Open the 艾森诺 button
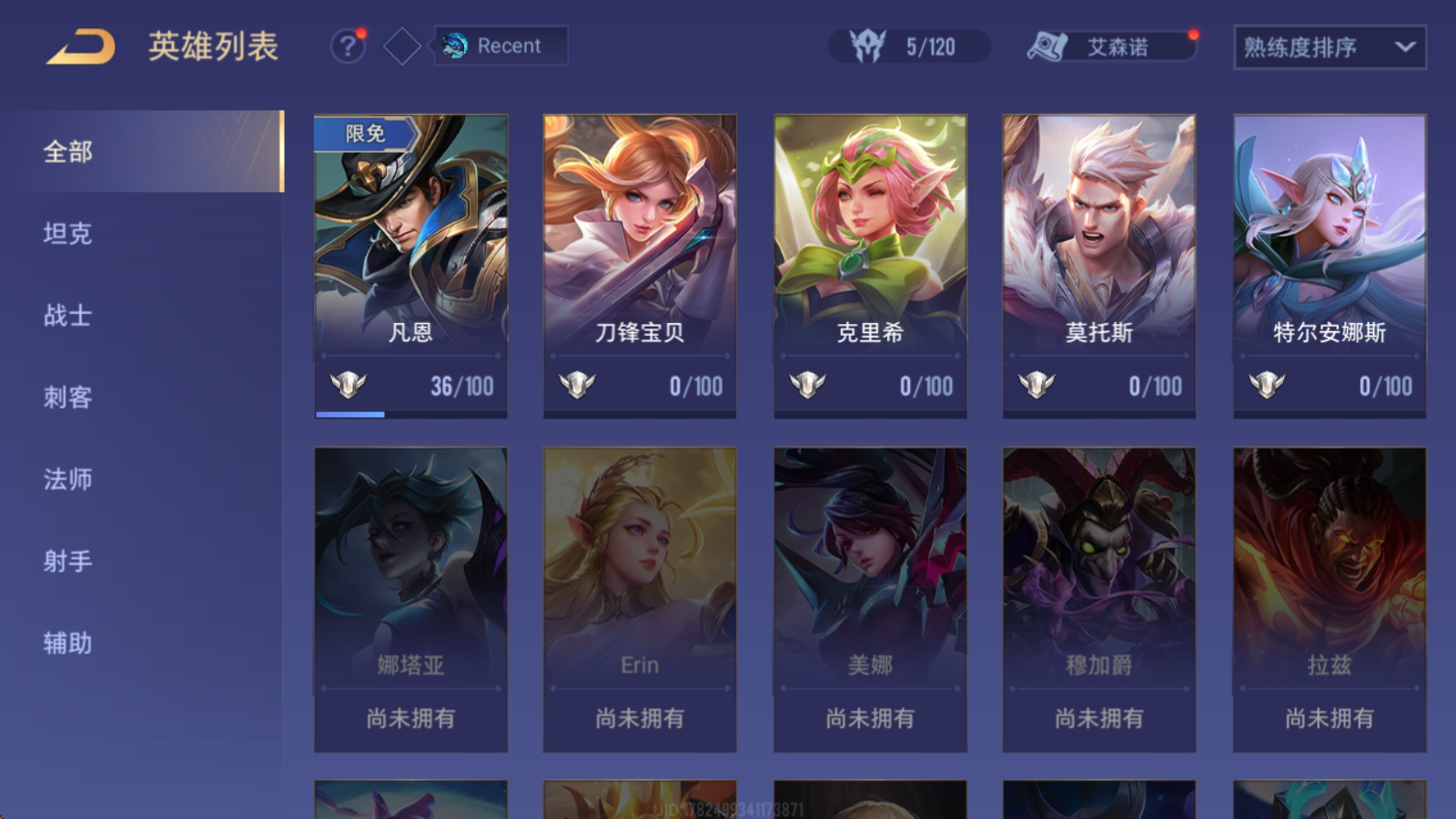1456x819 pixels. click(1111, 46)
